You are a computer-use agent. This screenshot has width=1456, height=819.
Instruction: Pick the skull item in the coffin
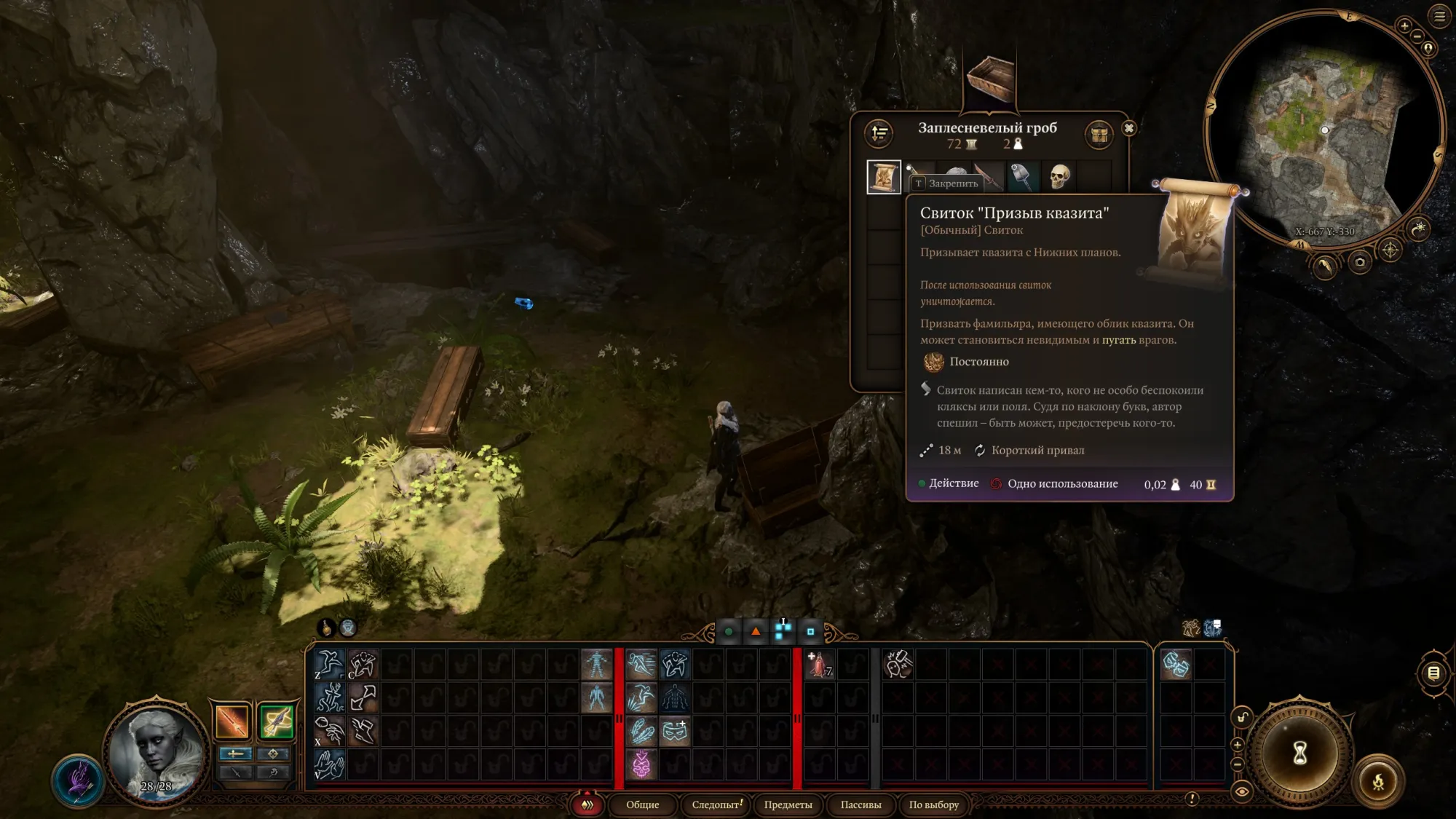tap(1060, 177)
